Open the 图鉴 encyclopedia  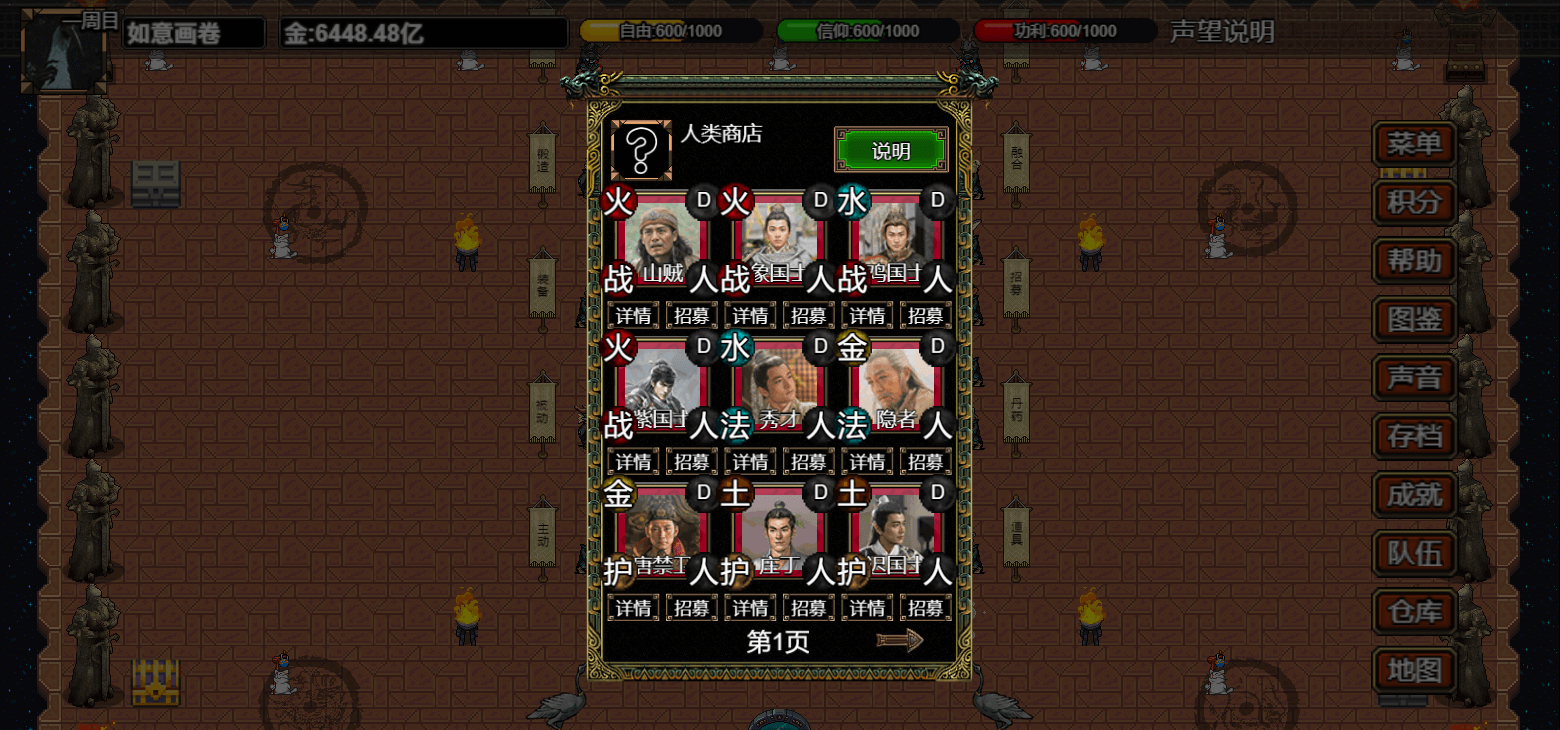point(1414,320)
